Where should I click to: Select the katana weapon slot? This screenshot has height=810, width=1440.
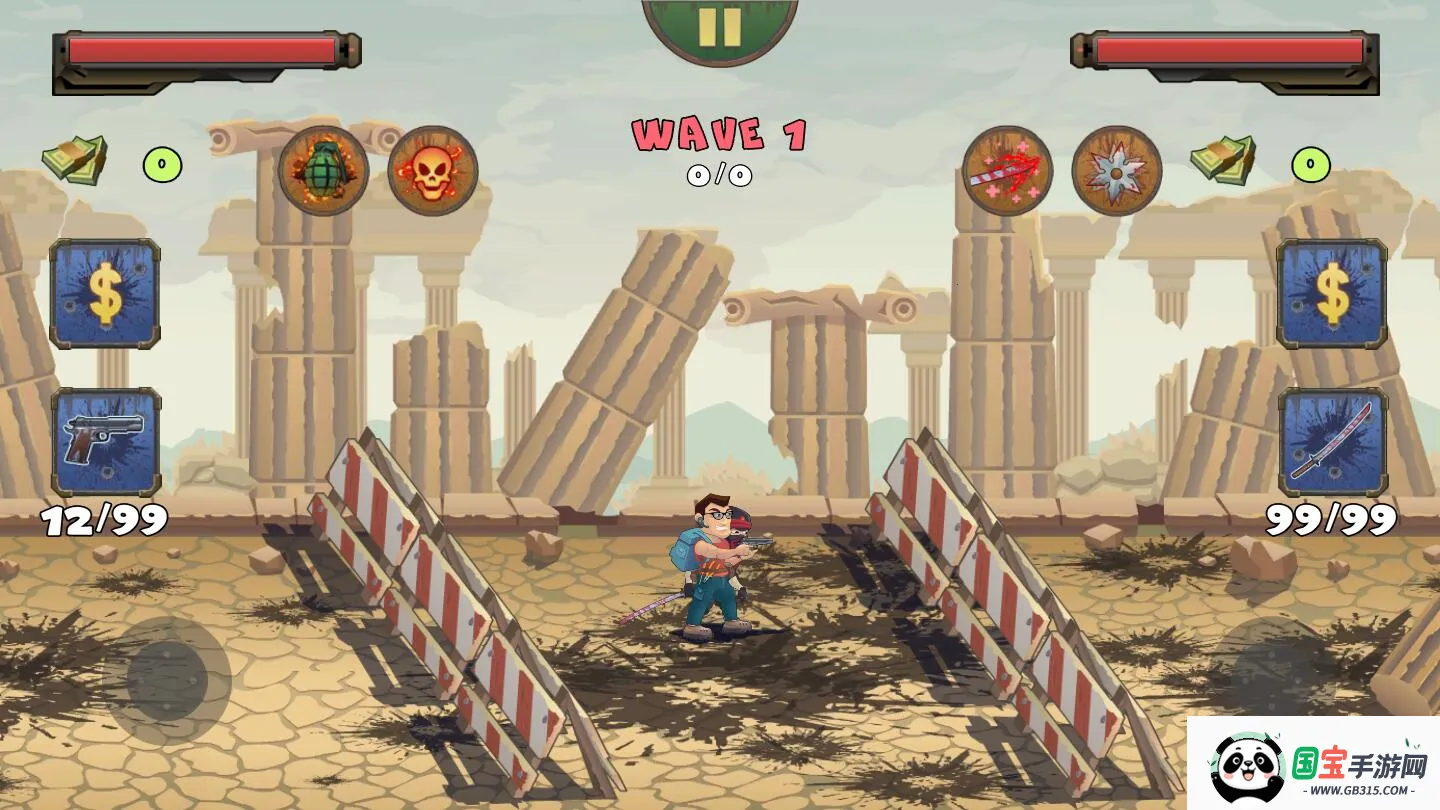(x=1332, y=442)
